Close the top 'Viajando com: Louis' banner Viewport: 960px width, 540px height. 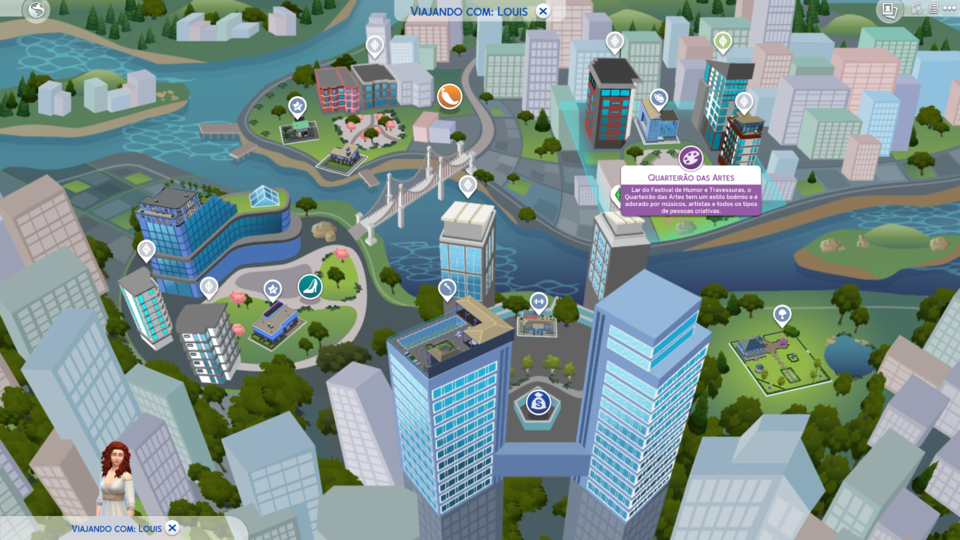[x=543, y=11]
